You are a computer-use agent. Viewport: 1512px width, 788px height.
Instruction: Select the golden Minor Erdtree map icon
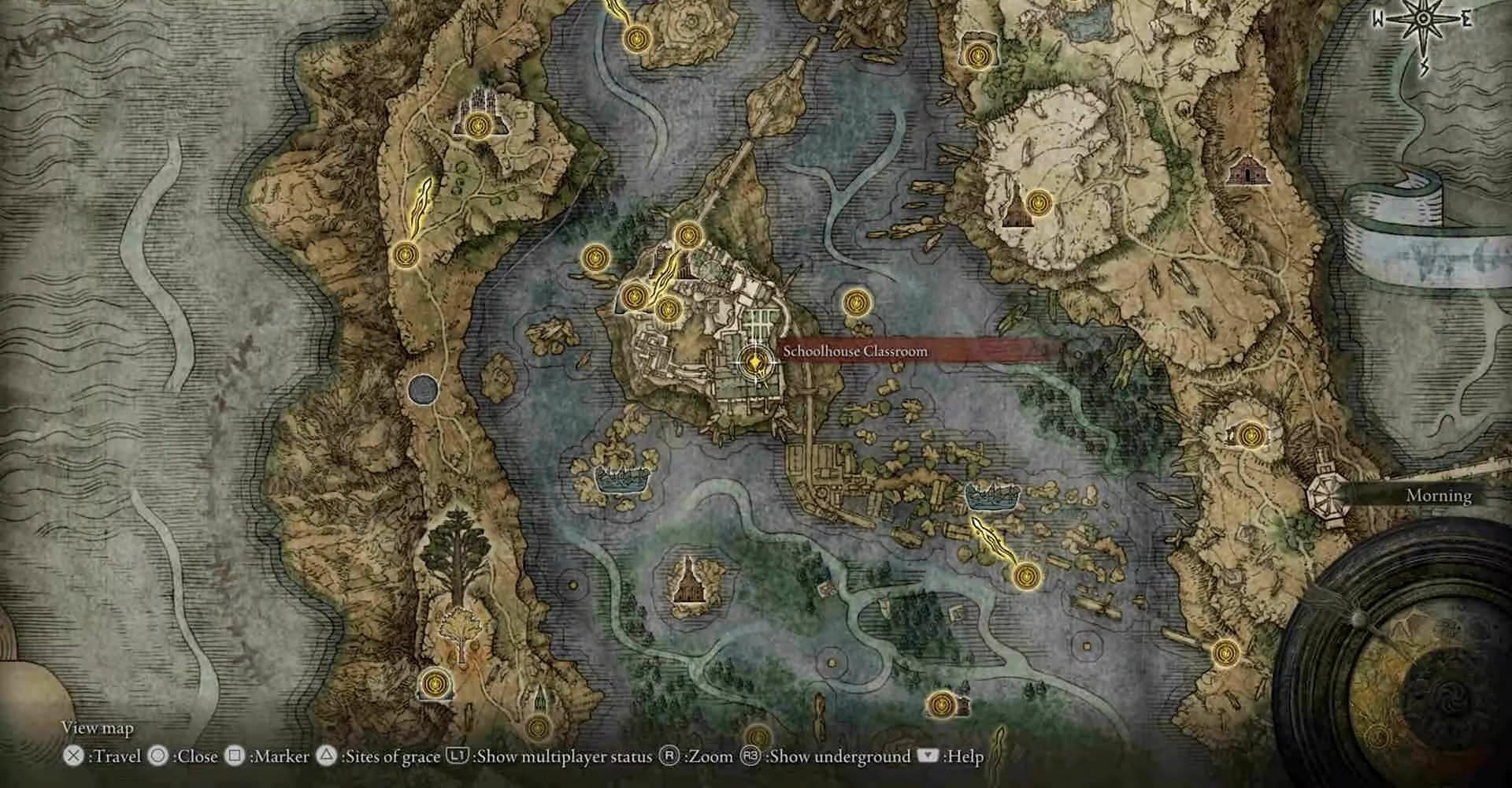(x=455, y=628)
